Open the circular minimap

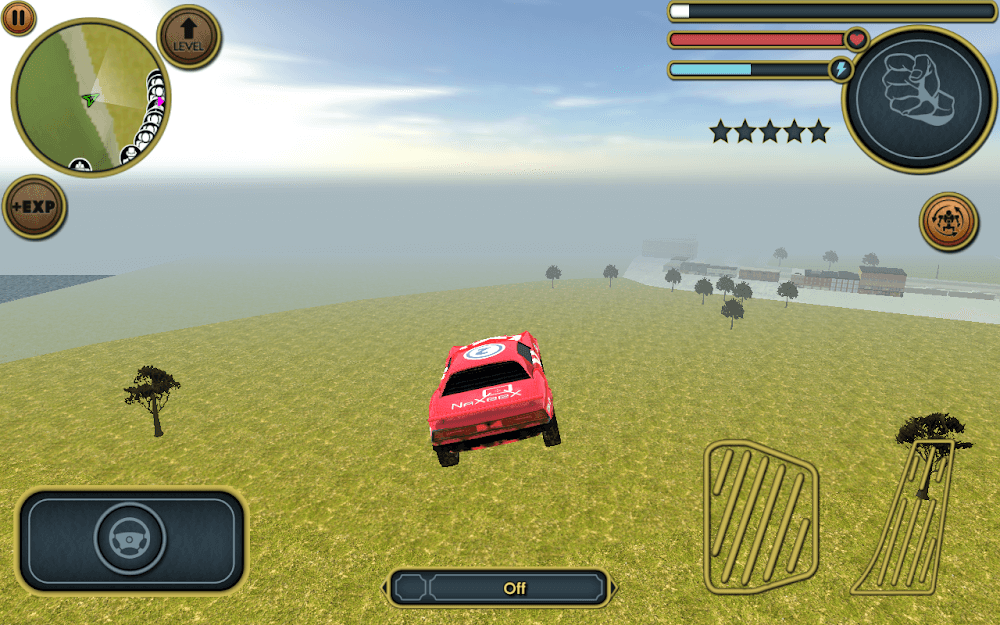point(91,97)
